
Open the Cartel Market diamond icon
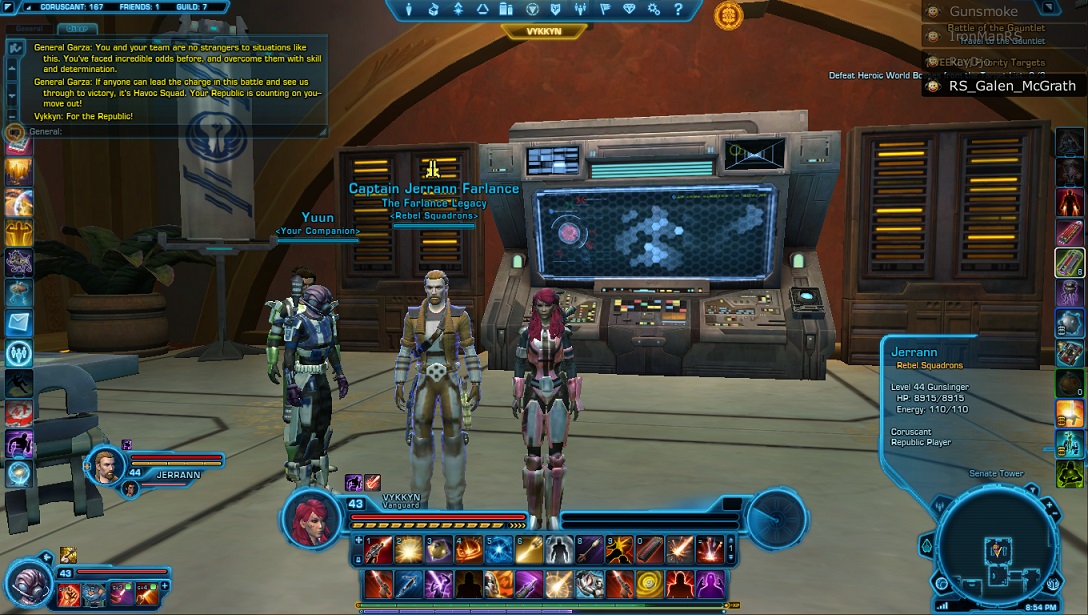[x=629, y=9]
